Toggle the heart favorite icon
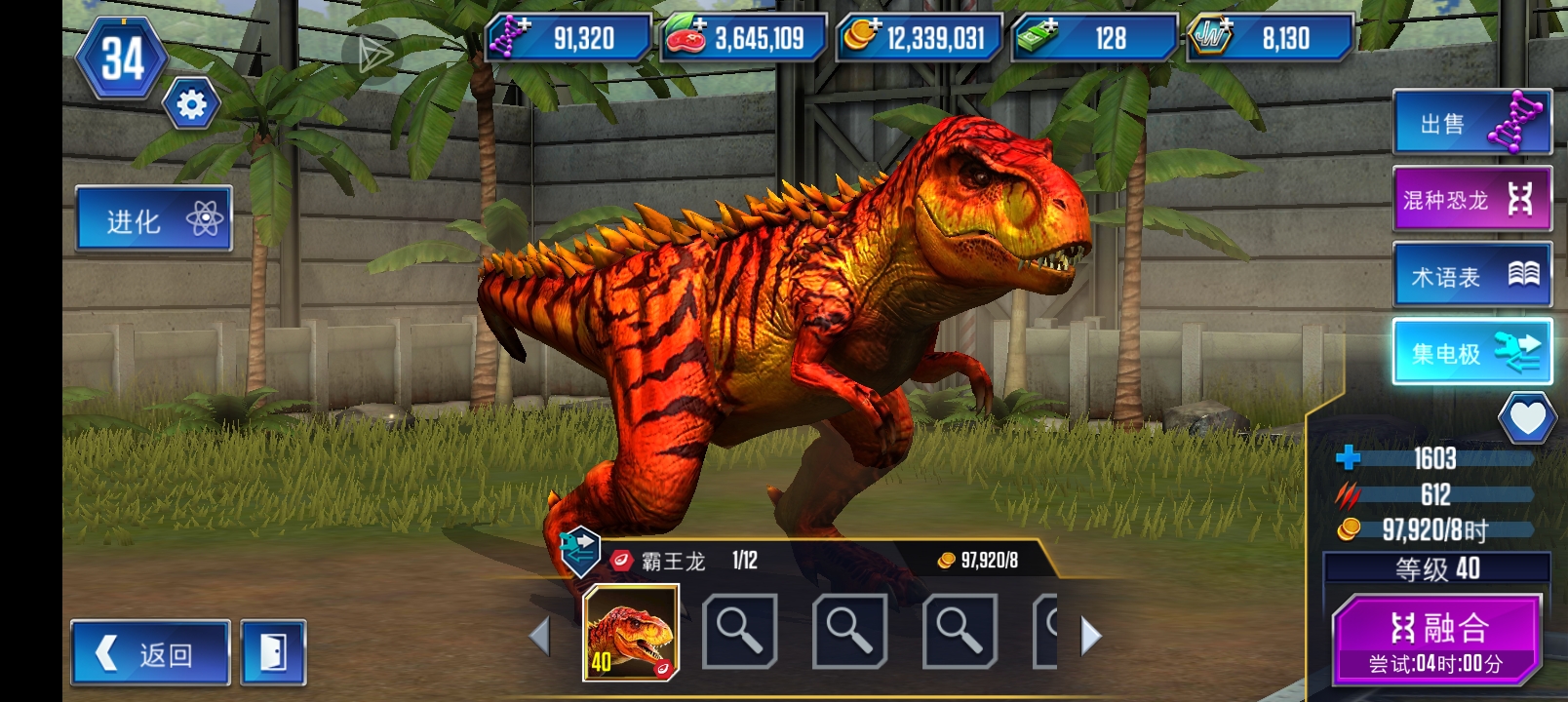 (x=1526, y=418)
